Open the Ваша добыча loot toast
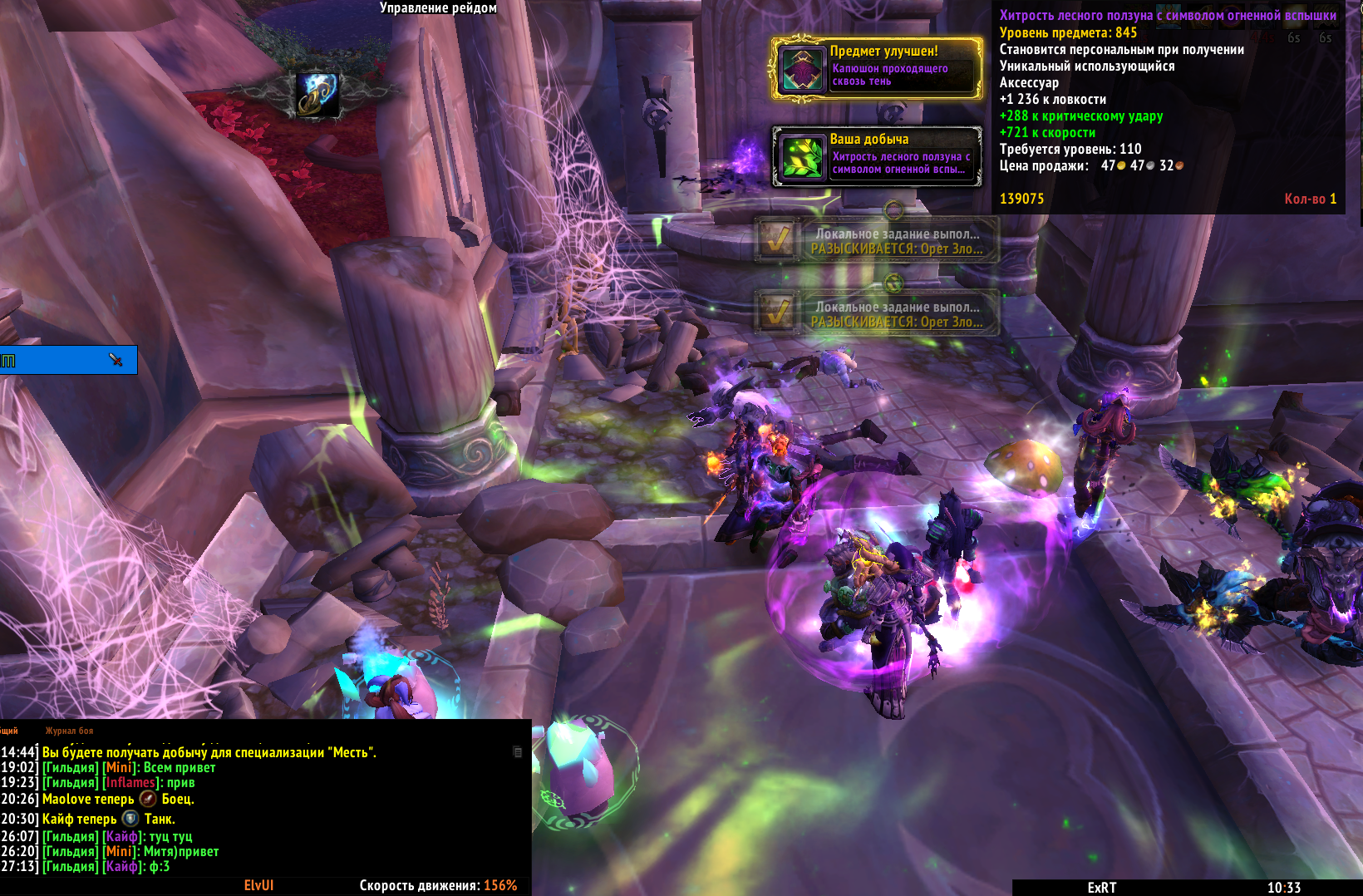Screen dimensions: 1363x896 tap(877, 155)
